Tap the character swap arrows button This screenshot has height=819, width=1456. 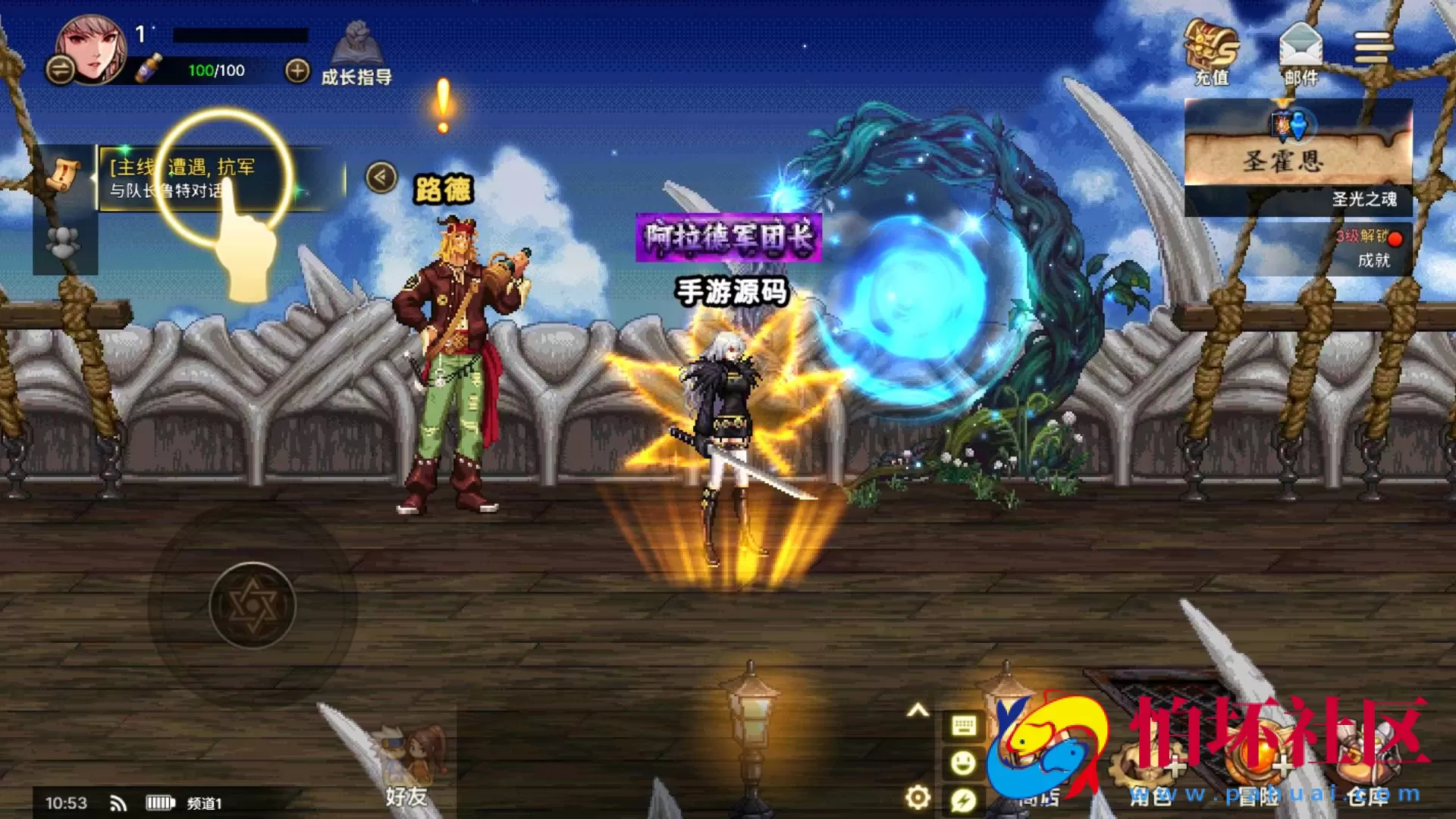tap(60, 71)
